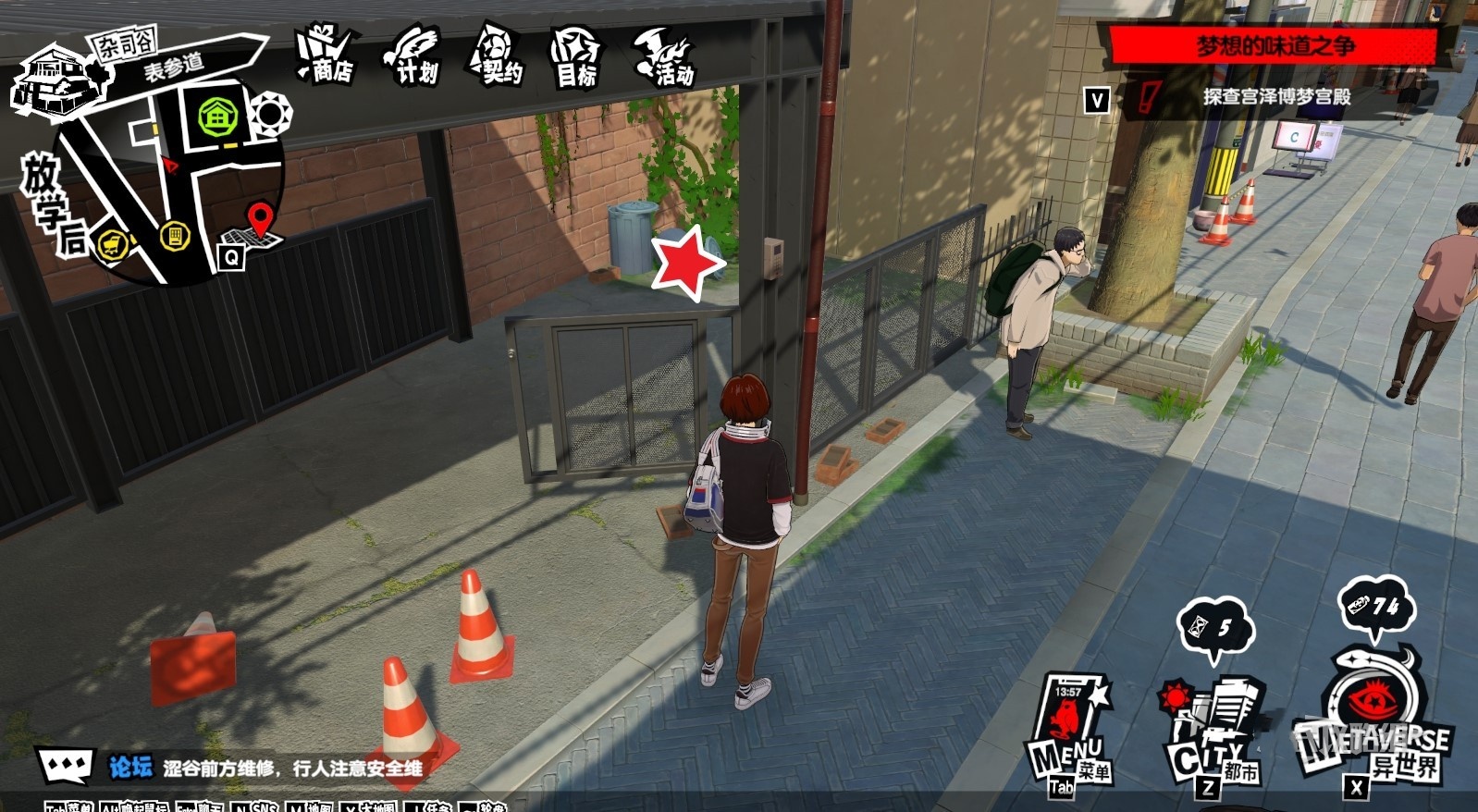Select the 探查宫泽博梦宫殿 objective tracker

tap(1276, 96)
